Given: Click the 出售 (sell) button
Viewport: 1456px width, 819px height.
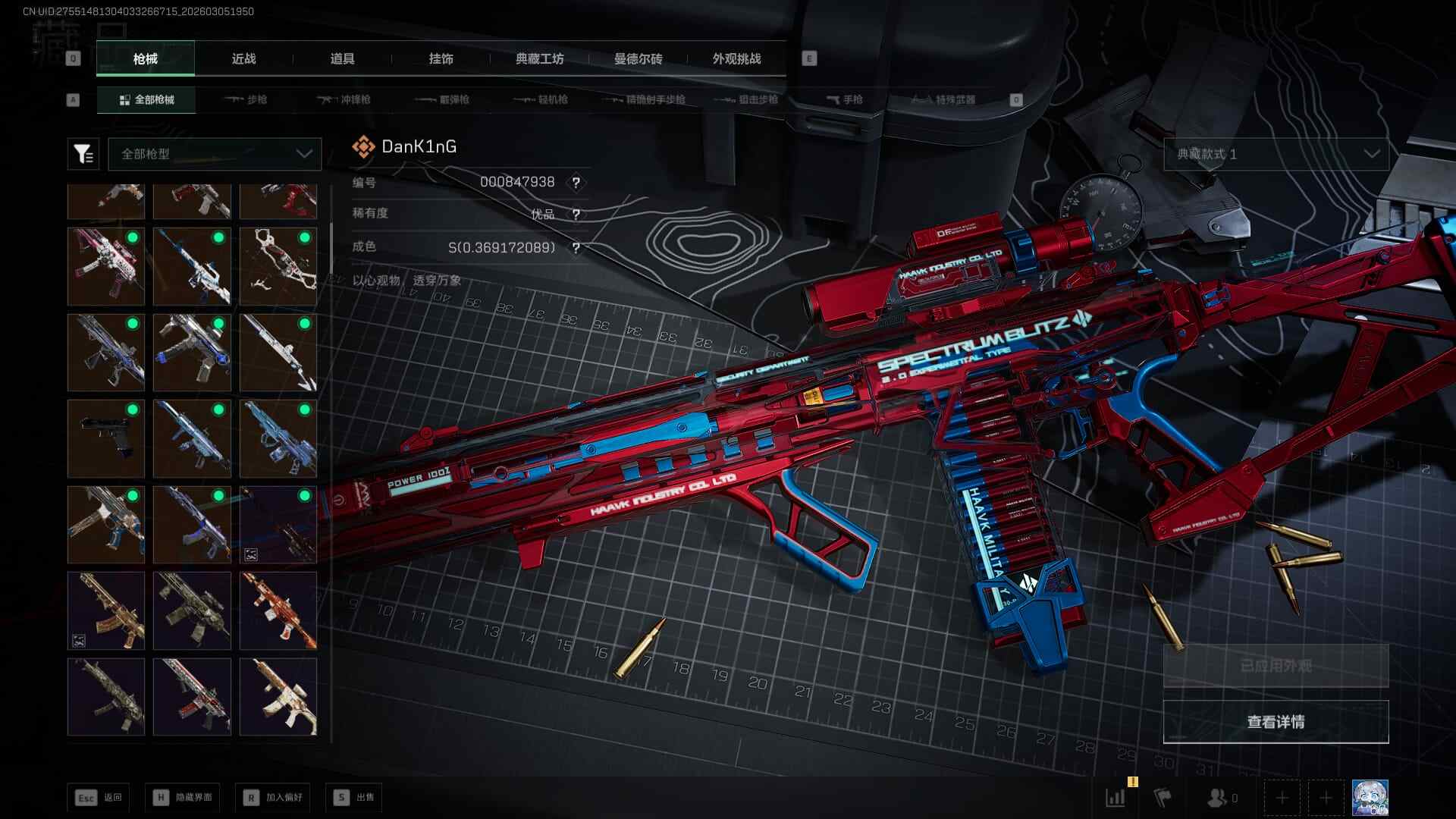Looking at the screenshot, I should (x=354, y=798).
